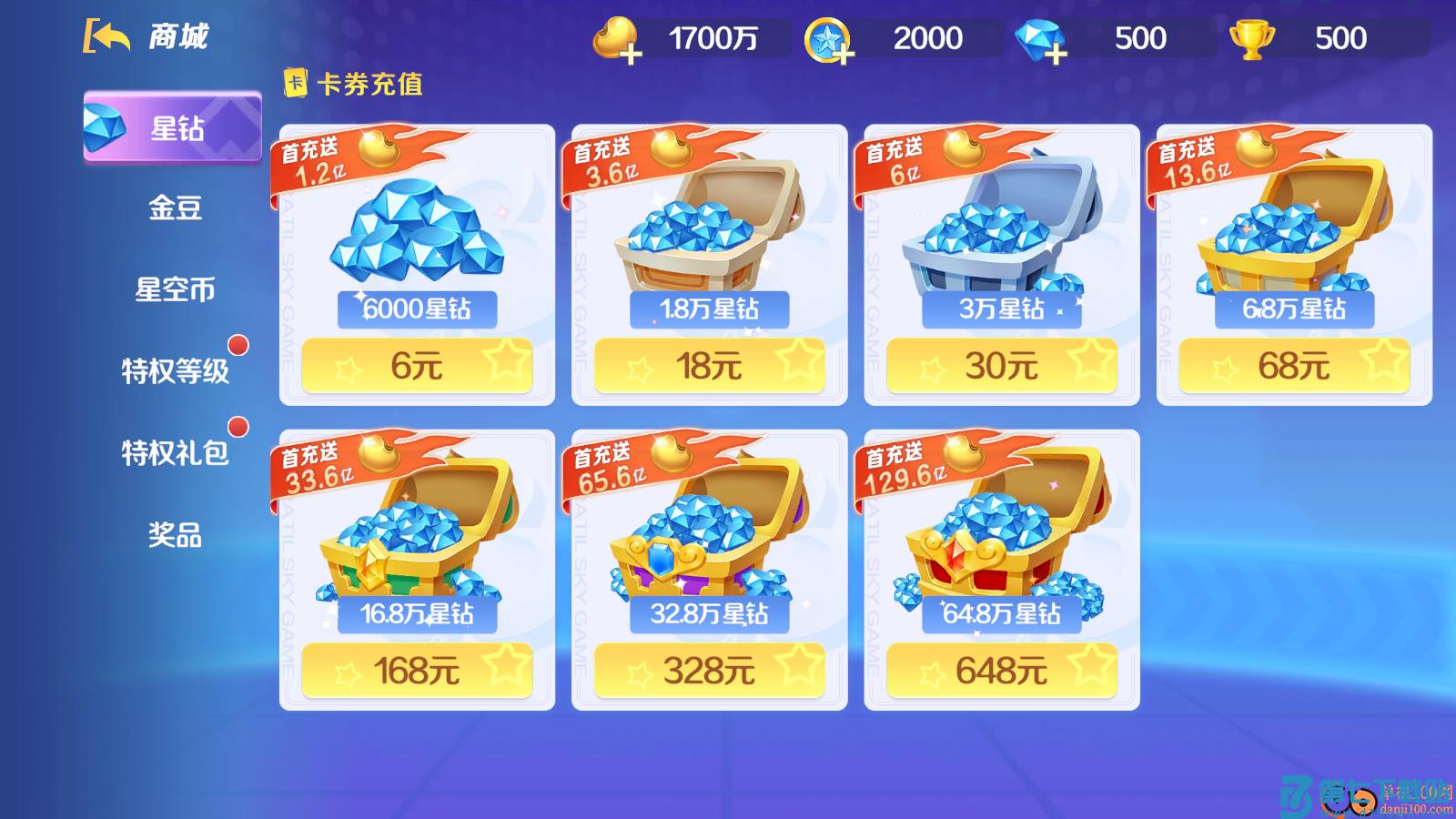Click the red dot on 特权礼包
Image resolution: width=1456 pixels, height=819 pixels.
click(x=238, y=424)
